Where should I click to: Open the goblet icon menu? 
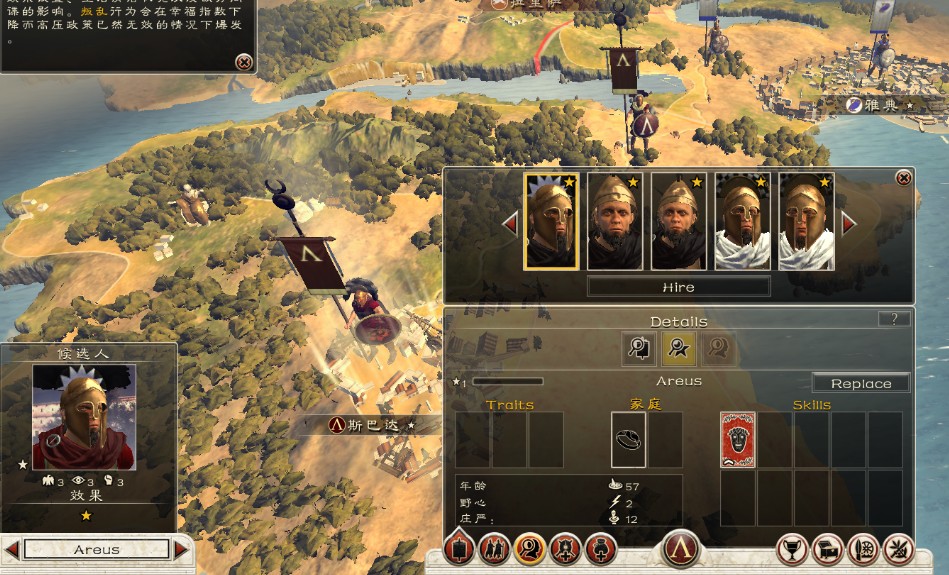(x=793, y=549)
